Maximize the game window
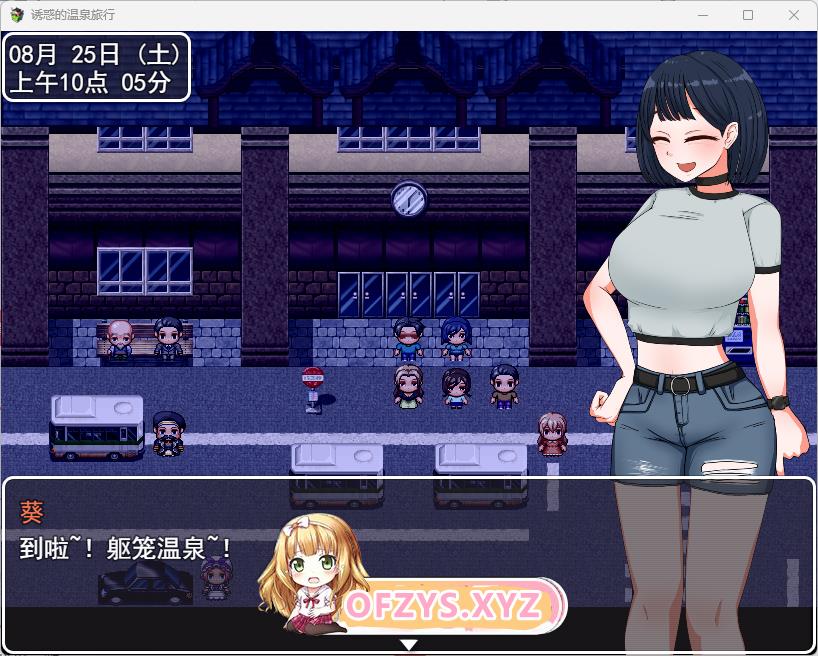 tap(748, 15)
